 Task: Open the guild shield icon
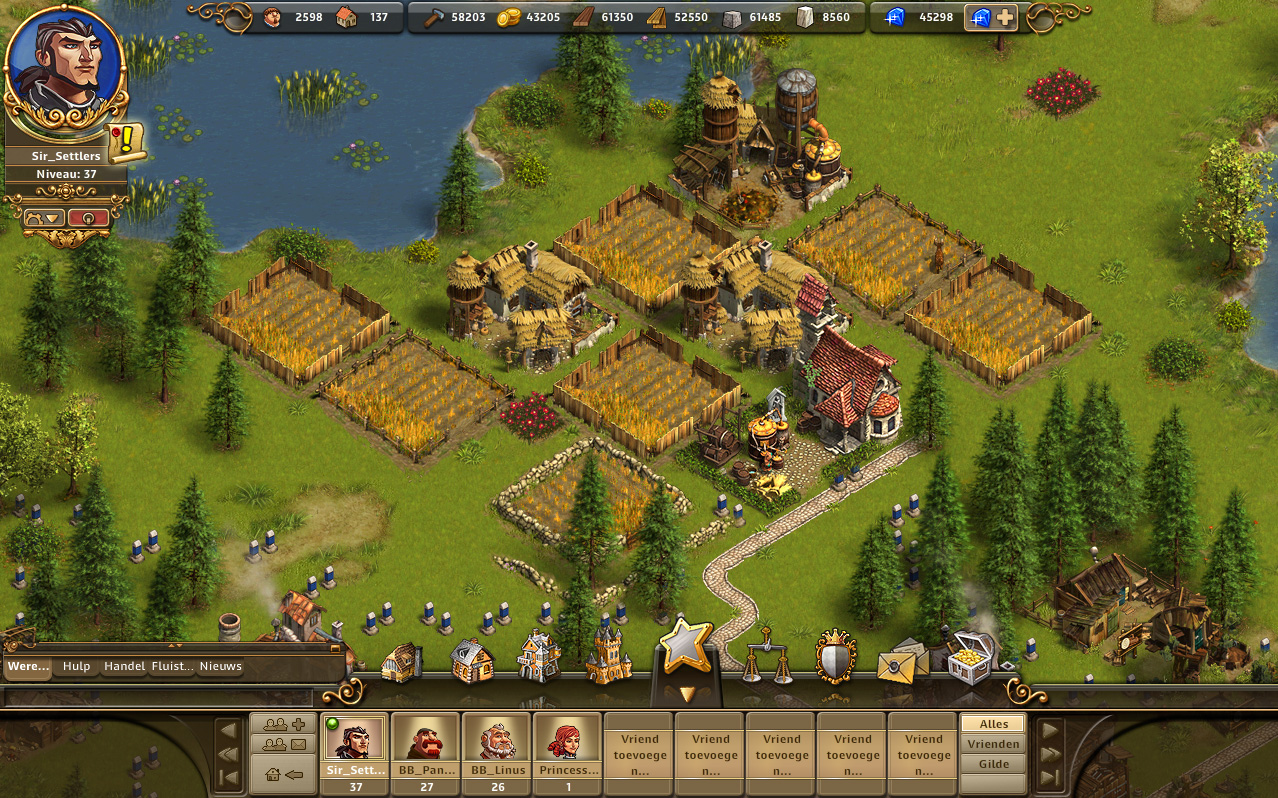pos(836,657)
